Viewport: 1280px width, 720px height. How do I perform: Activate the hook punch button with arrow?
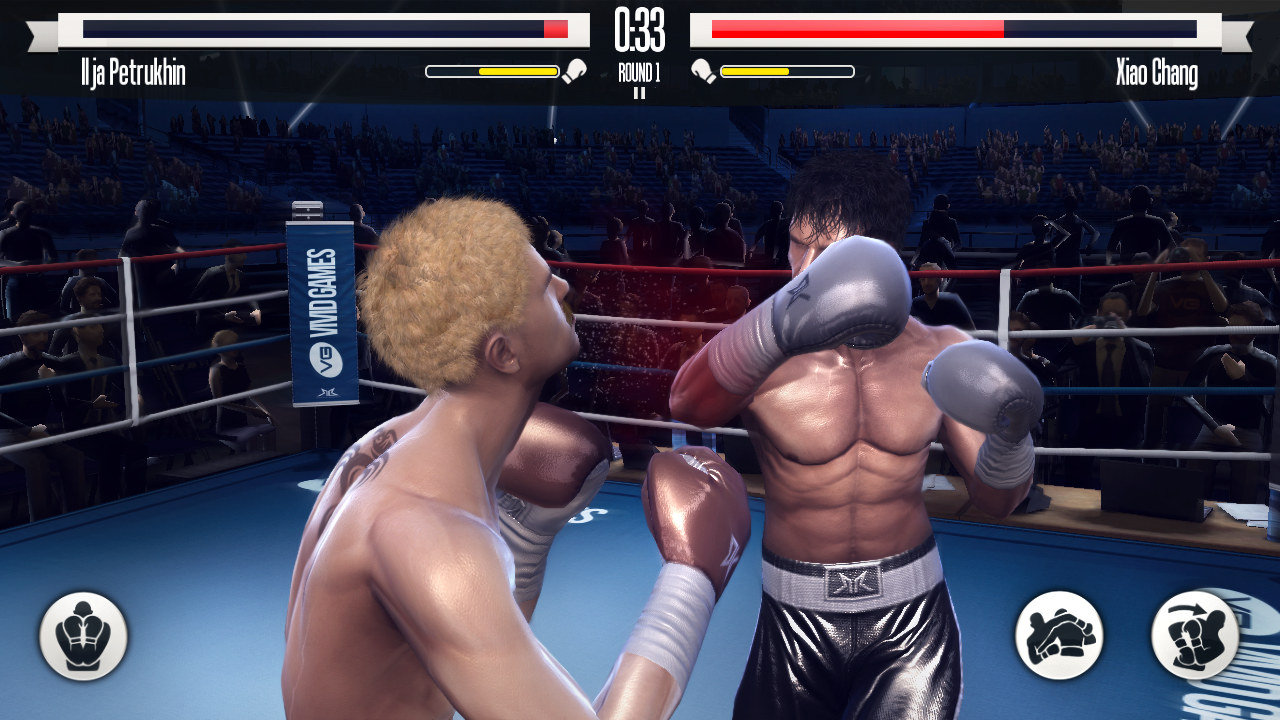tap(1195, 636)
